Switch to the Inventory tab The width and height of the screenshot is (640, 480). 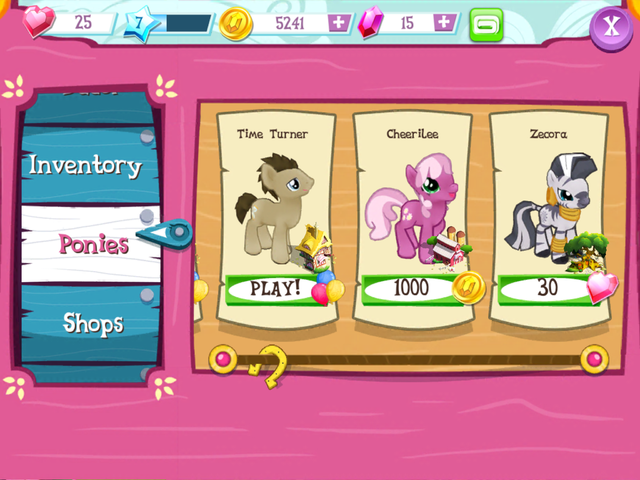pyautogui.click(x=85, y=165)
